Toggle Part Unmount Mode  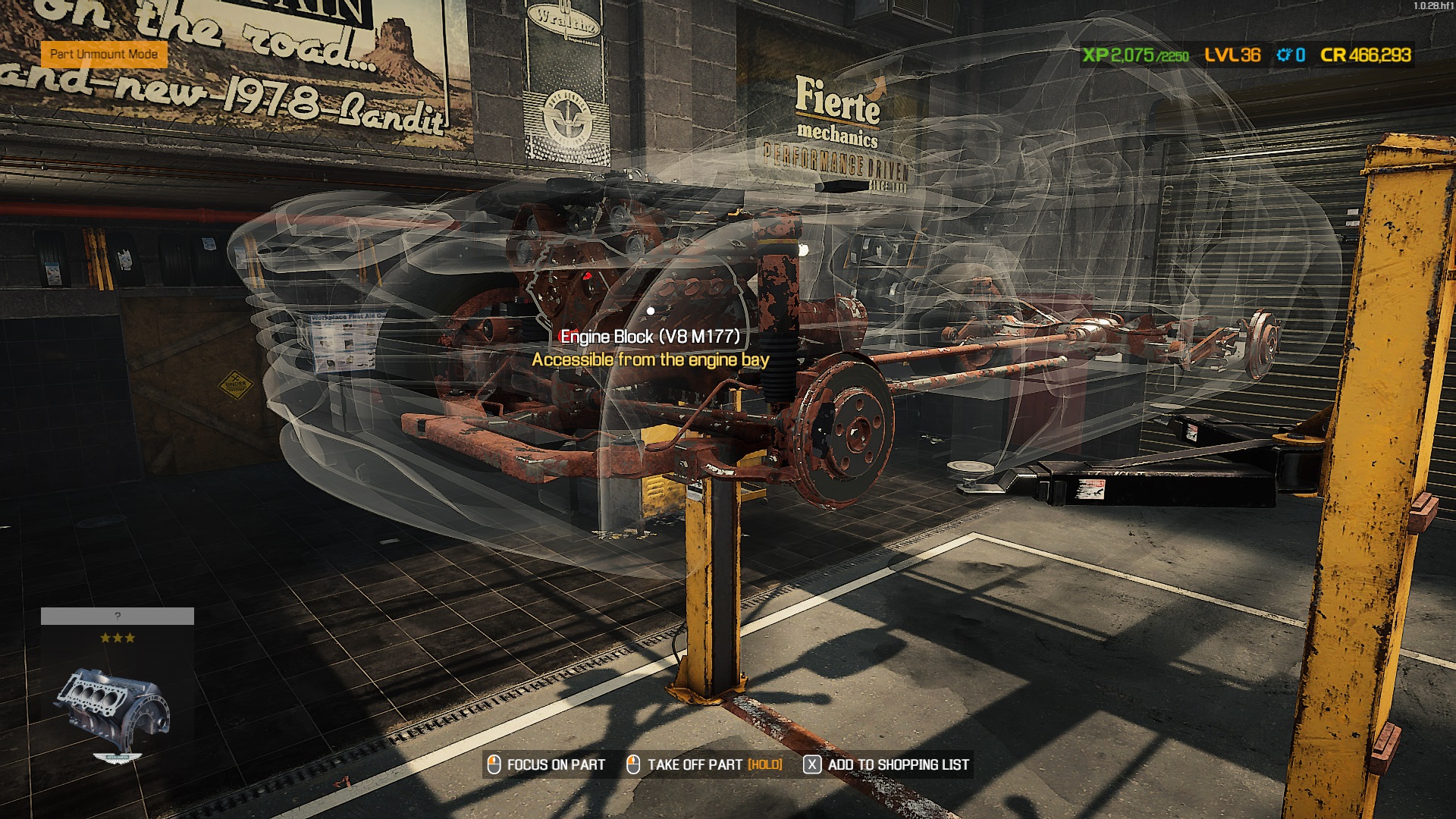105,54
